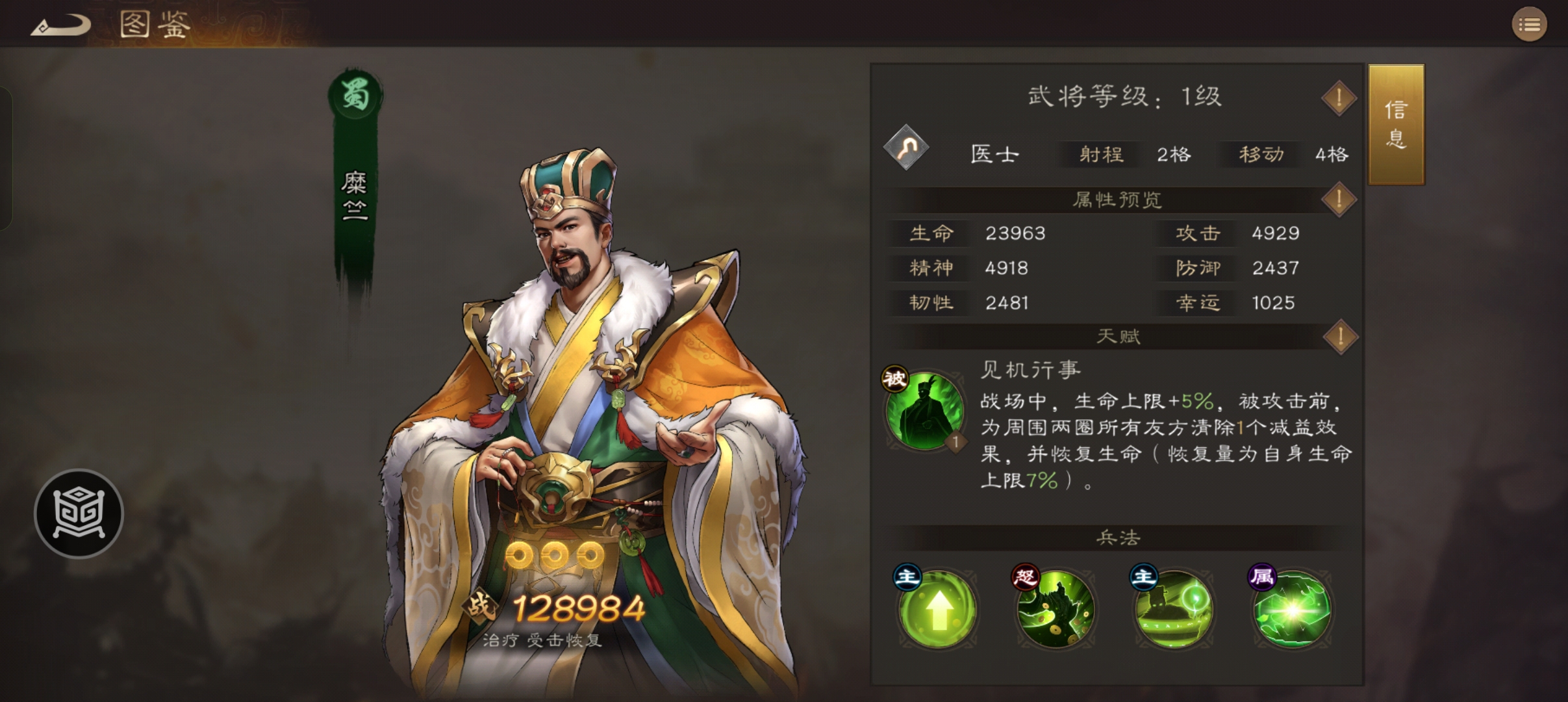Click the hero class emblem beside 医士

click(x=905, y=149)
